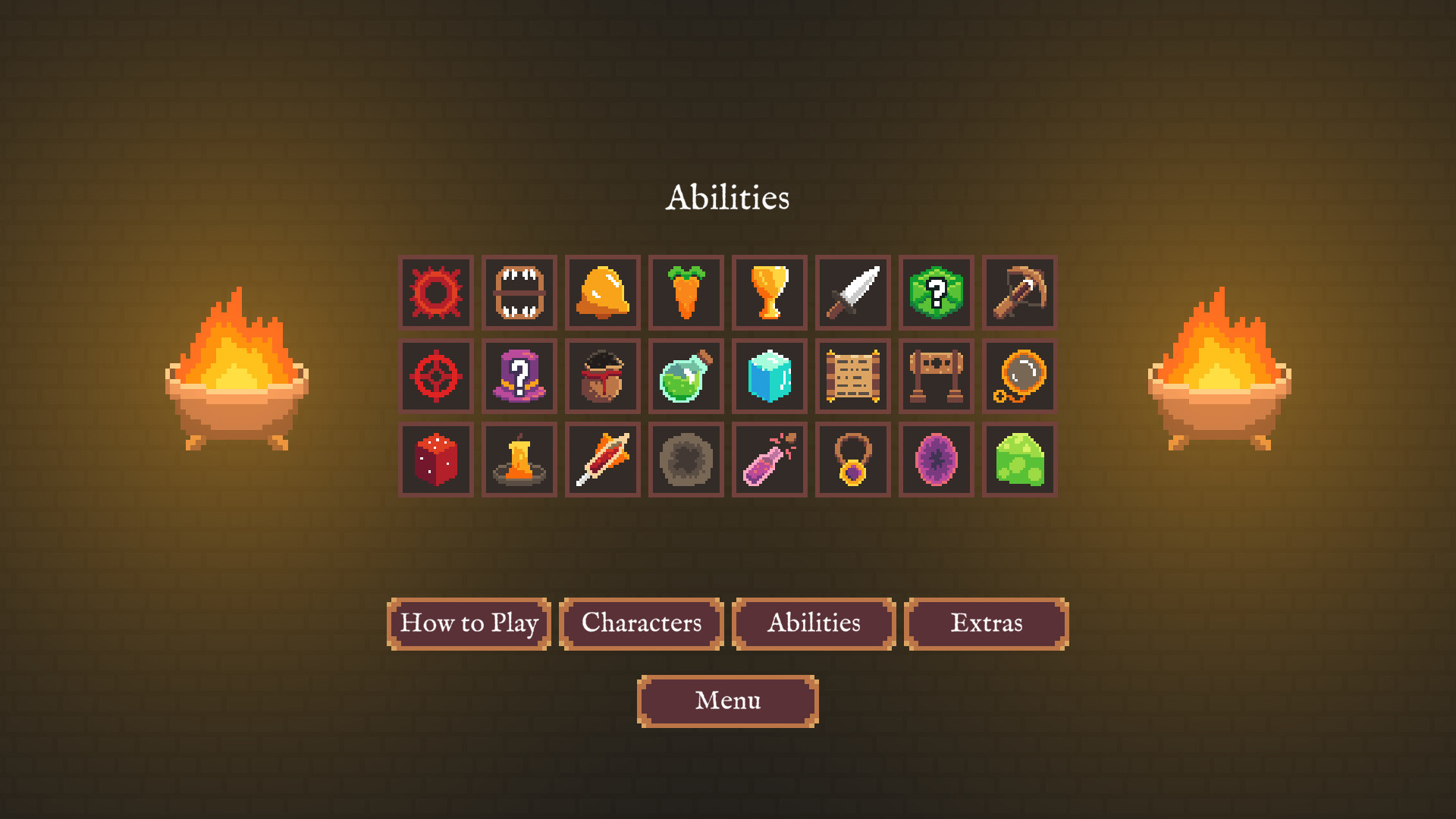This screenshot has height=819, width=1456.
Task: Open the green slime ability icon
Action: (1019, 460)
